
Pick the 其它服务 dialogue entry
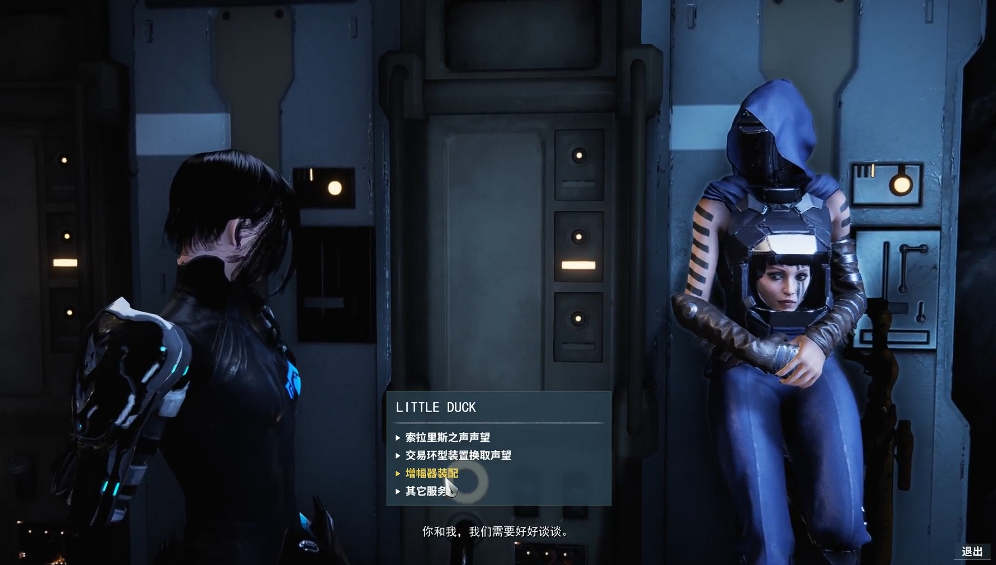tap(425, 491)
